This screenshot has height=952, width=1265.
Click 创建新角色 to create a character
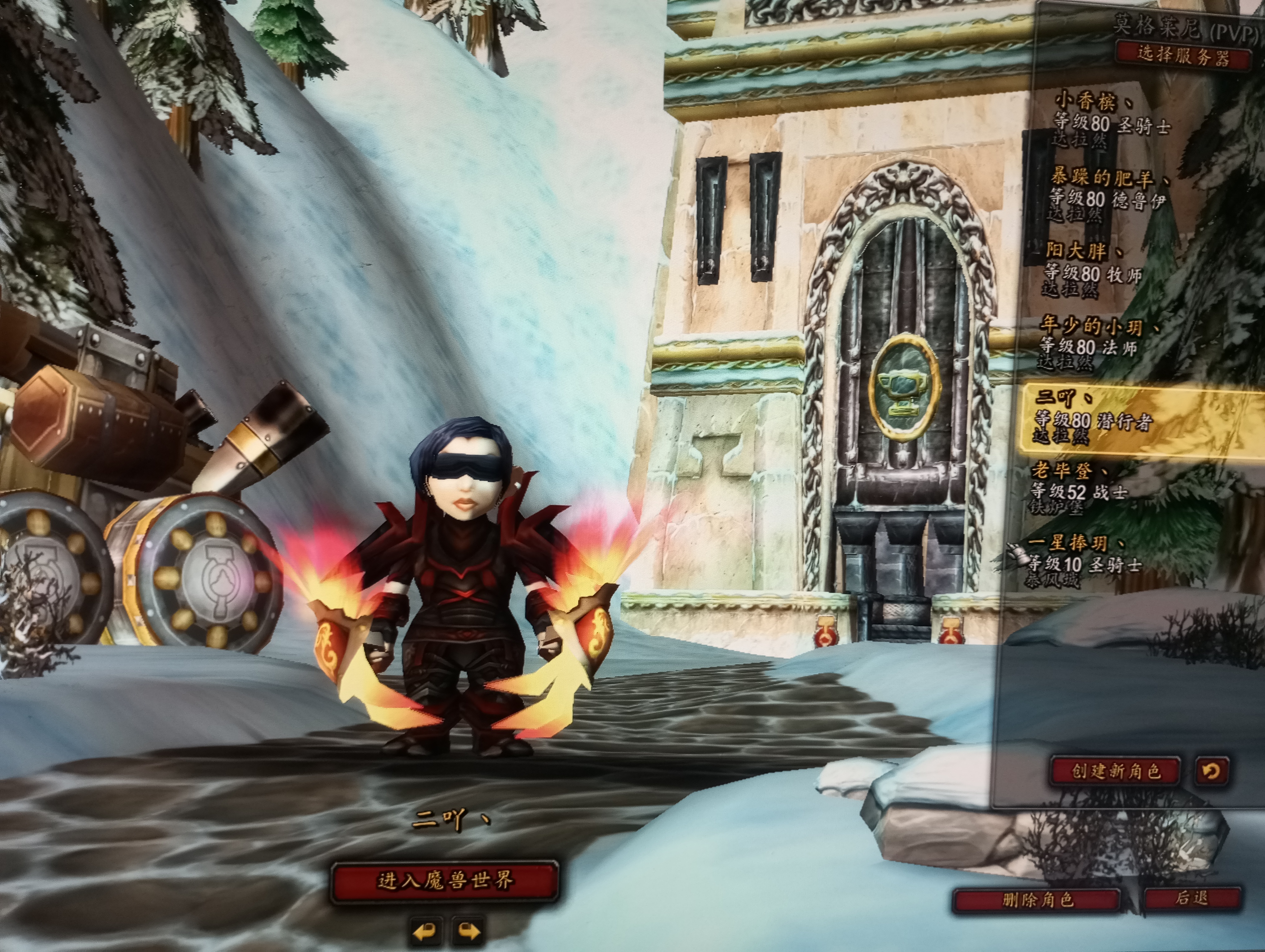(1116, 771)
